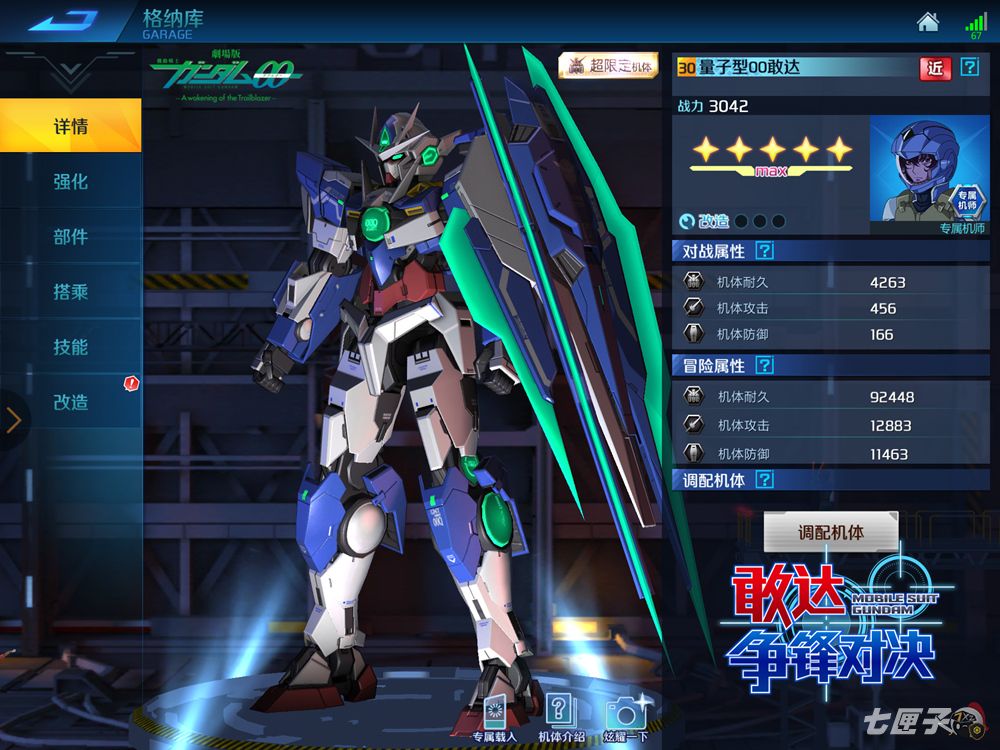The height and width of the screenshot is (750, 1000).
Task: Go back with the top-left arrow button
Action: 63,20
